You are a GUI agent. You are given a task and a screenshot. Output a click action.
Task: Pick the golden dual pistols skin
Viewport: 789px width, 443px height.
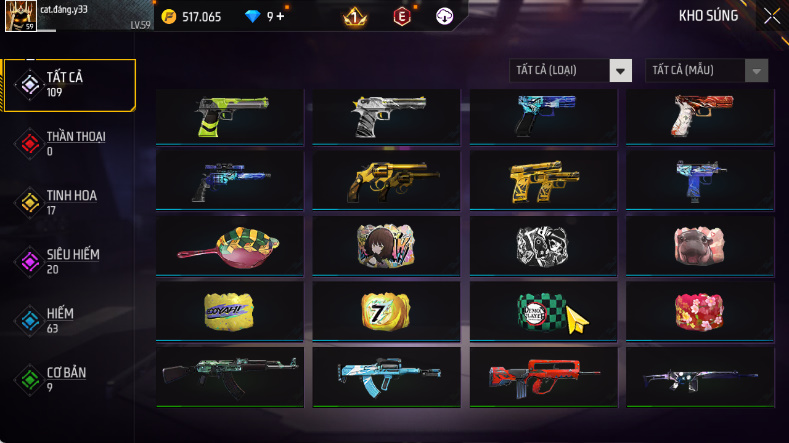click(543, 180)
